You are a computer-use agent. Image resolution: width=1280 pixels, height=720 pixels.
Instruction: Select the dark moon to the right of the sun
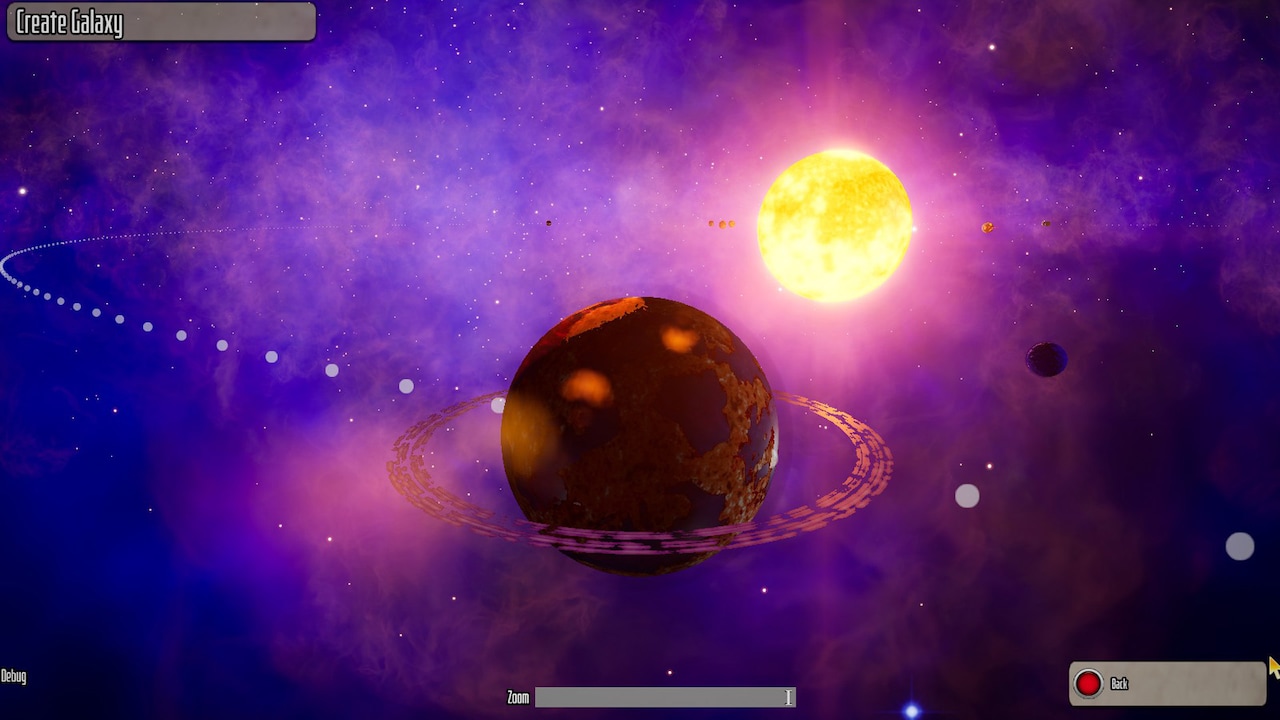(x=1044, y=358)
